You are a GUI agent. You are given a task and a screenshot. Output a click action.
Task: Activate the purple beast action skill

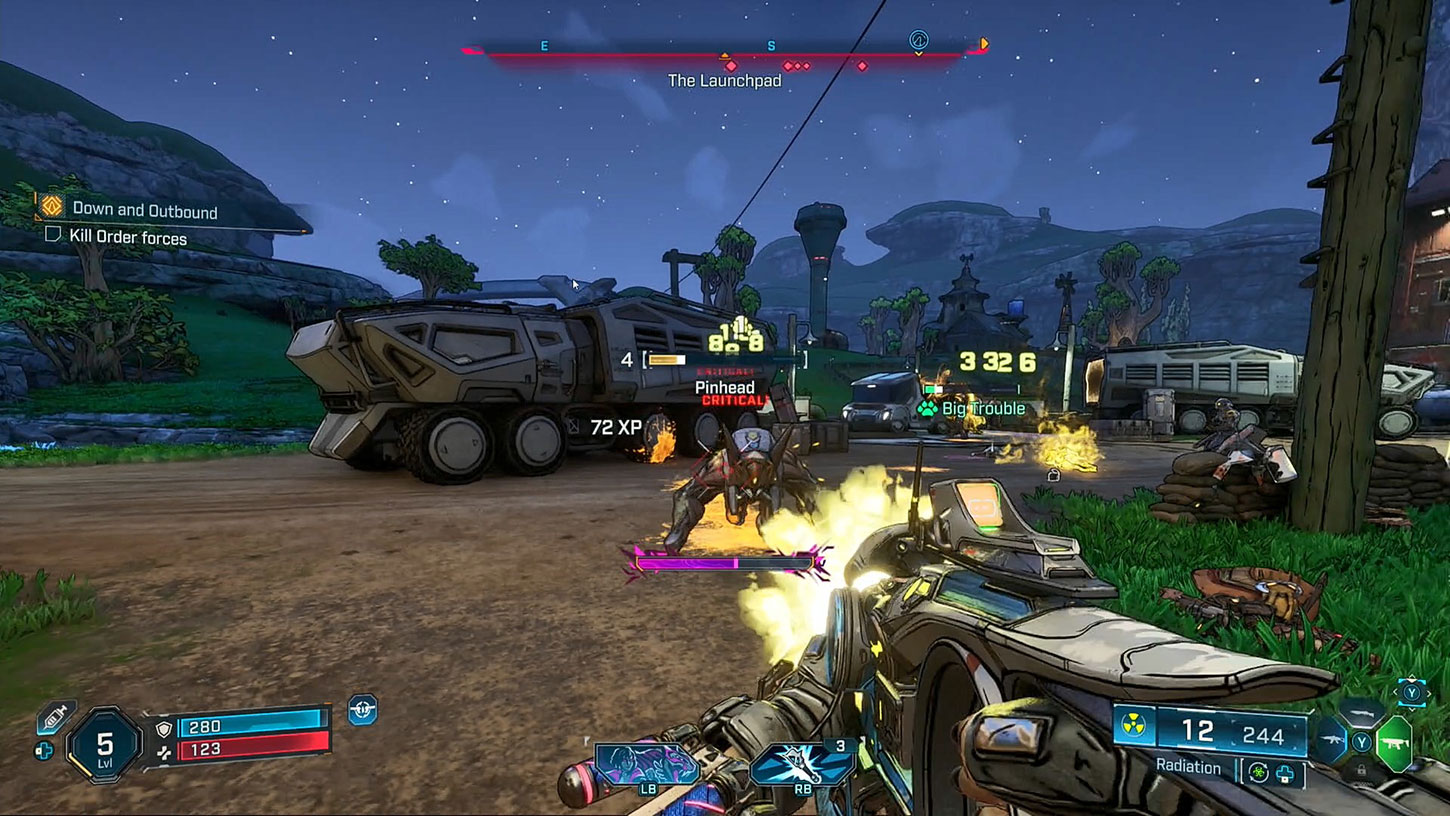(646, 764)
